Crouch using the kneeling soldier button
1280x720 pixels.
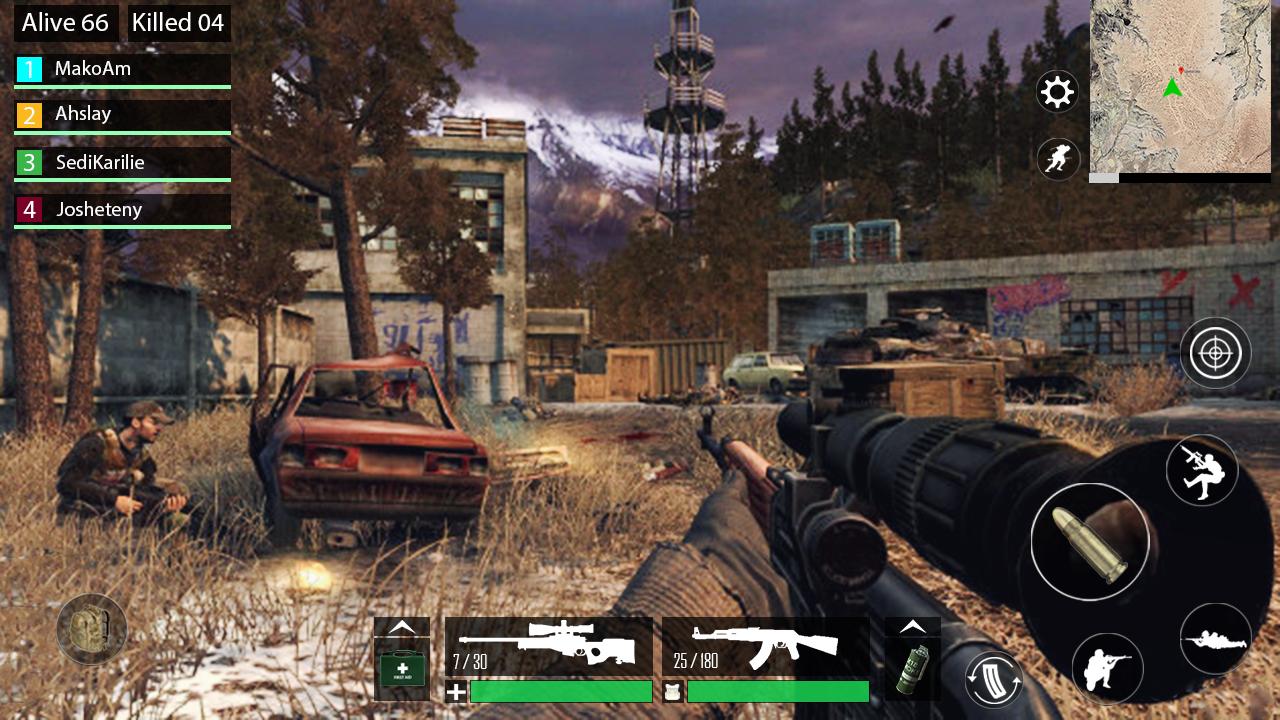(x=1107, y=669)
